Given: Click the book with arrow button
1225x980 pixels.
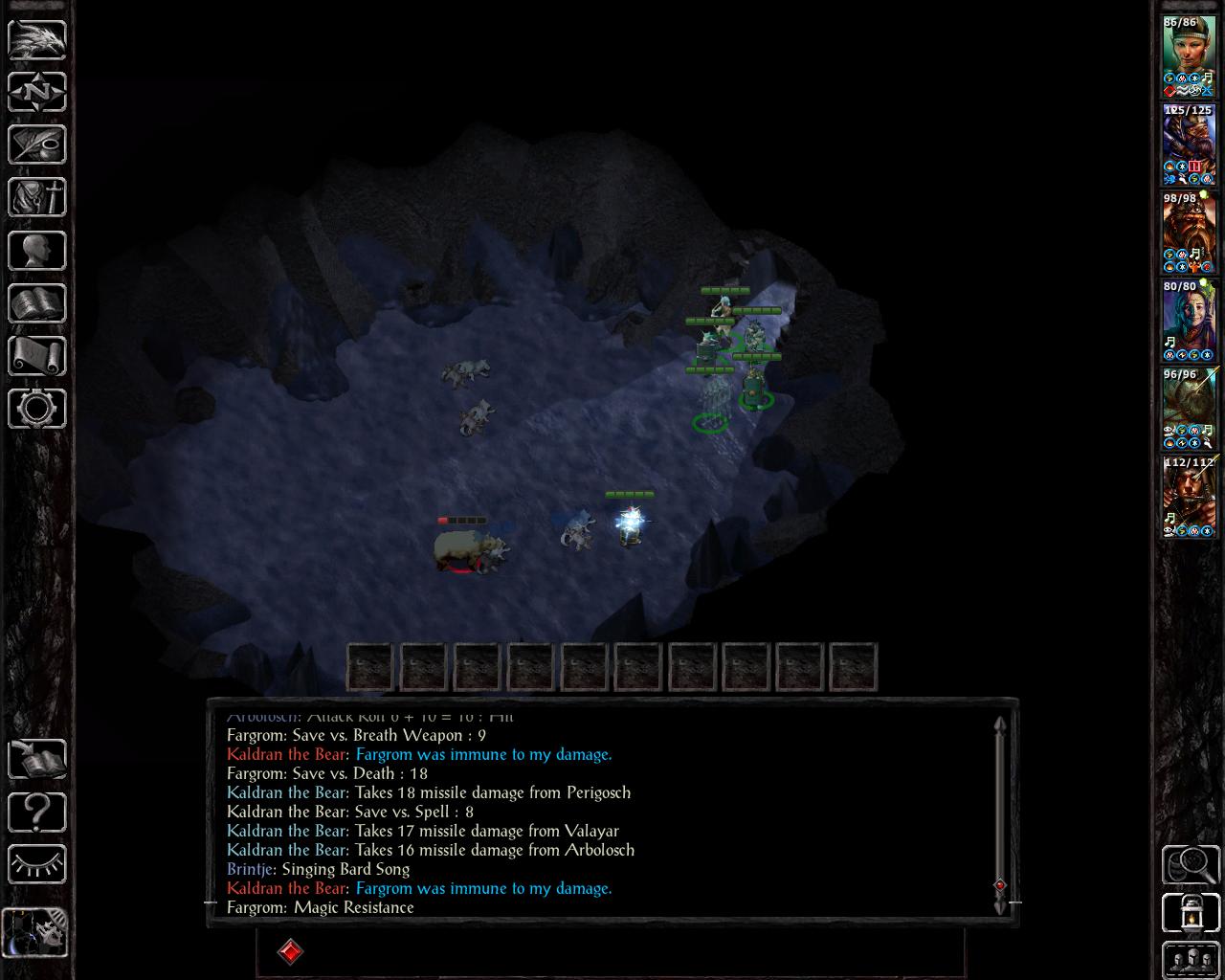Looking at the screenshot, I should click(37, 760).
